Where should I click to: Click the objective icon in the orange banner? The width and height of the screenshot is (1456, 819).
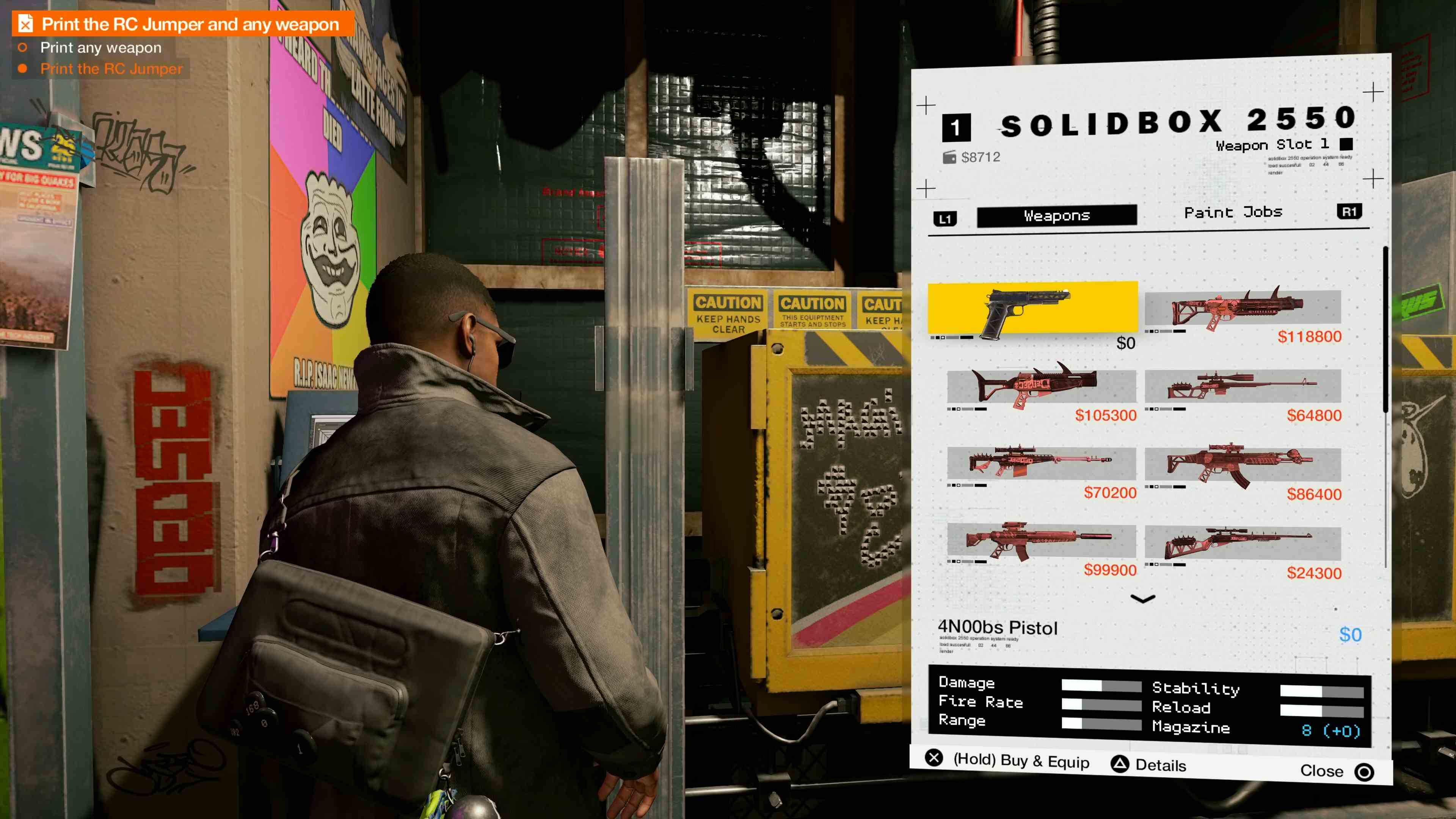point(25,24)
